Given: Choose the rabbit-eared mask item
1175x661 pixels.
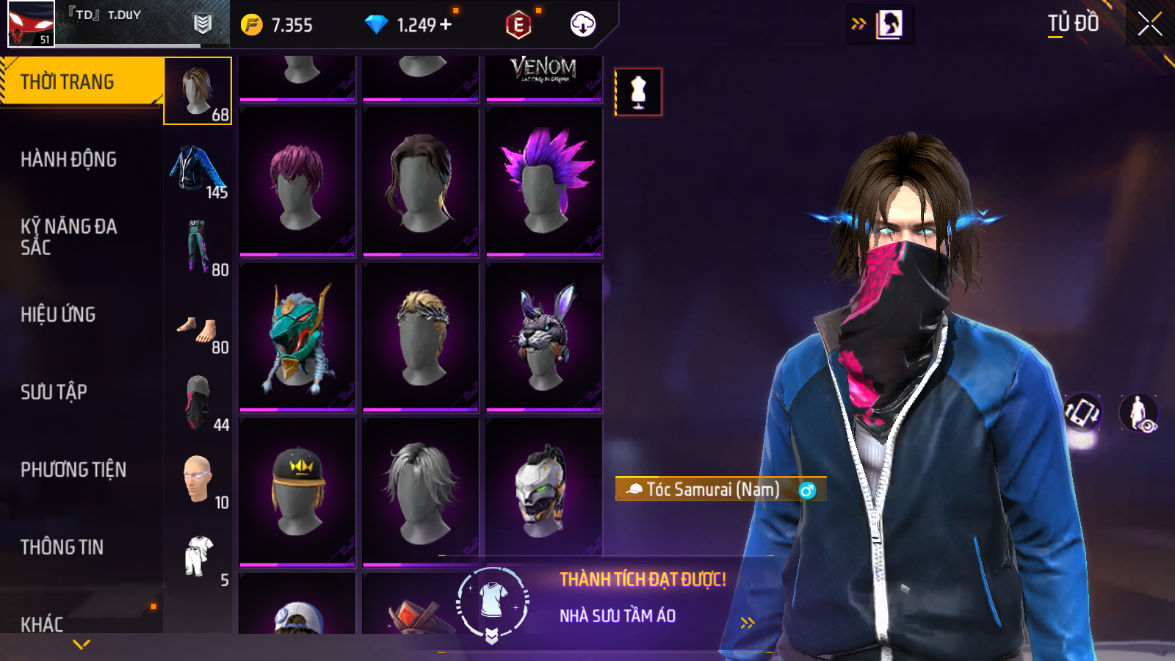Looking at the screenshot, I should [x=543, y=335].
